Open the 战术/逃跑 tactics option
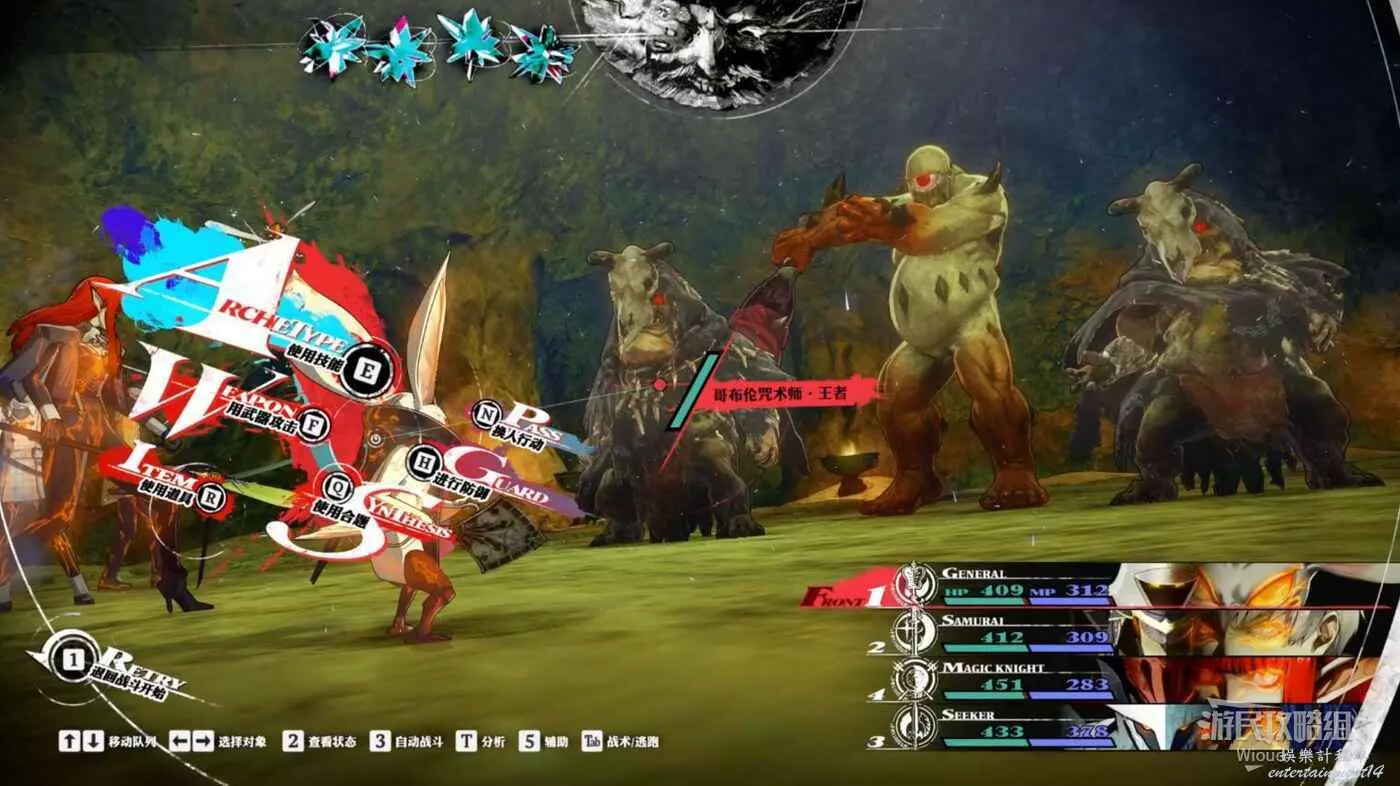The image size is (1400, 786). (619, 742)
